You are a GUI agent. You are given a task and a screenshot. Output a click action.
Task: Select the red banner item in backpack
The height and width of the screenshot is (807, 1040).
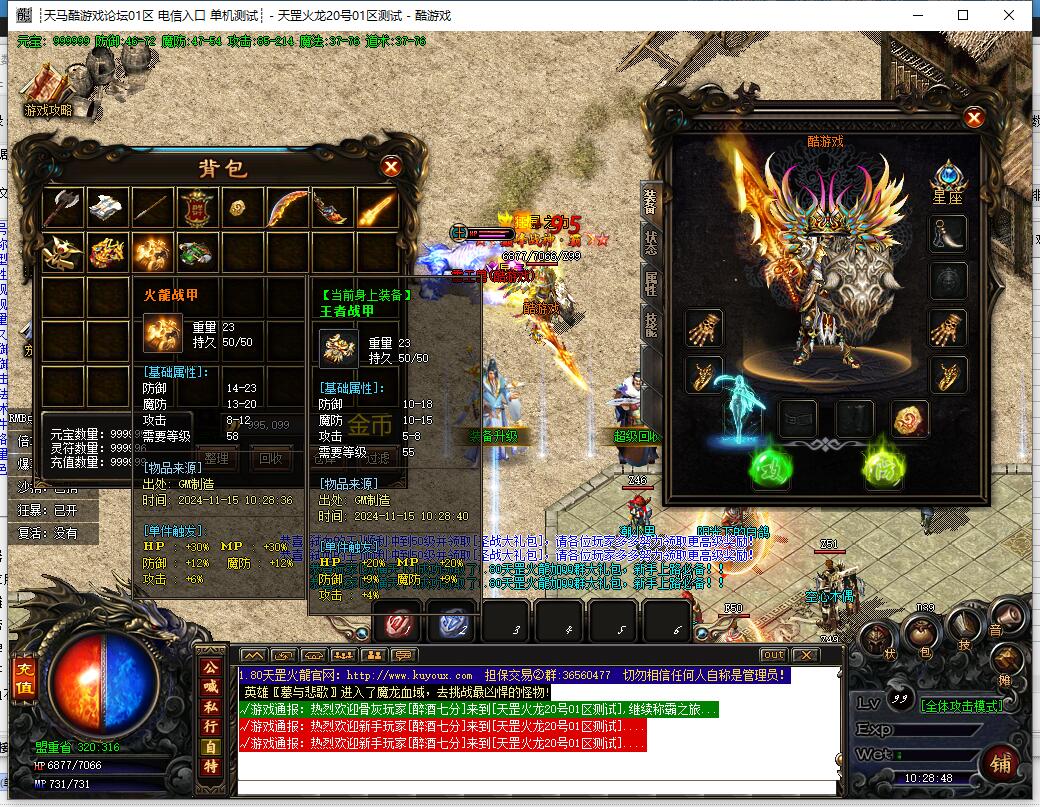[197, 208]
